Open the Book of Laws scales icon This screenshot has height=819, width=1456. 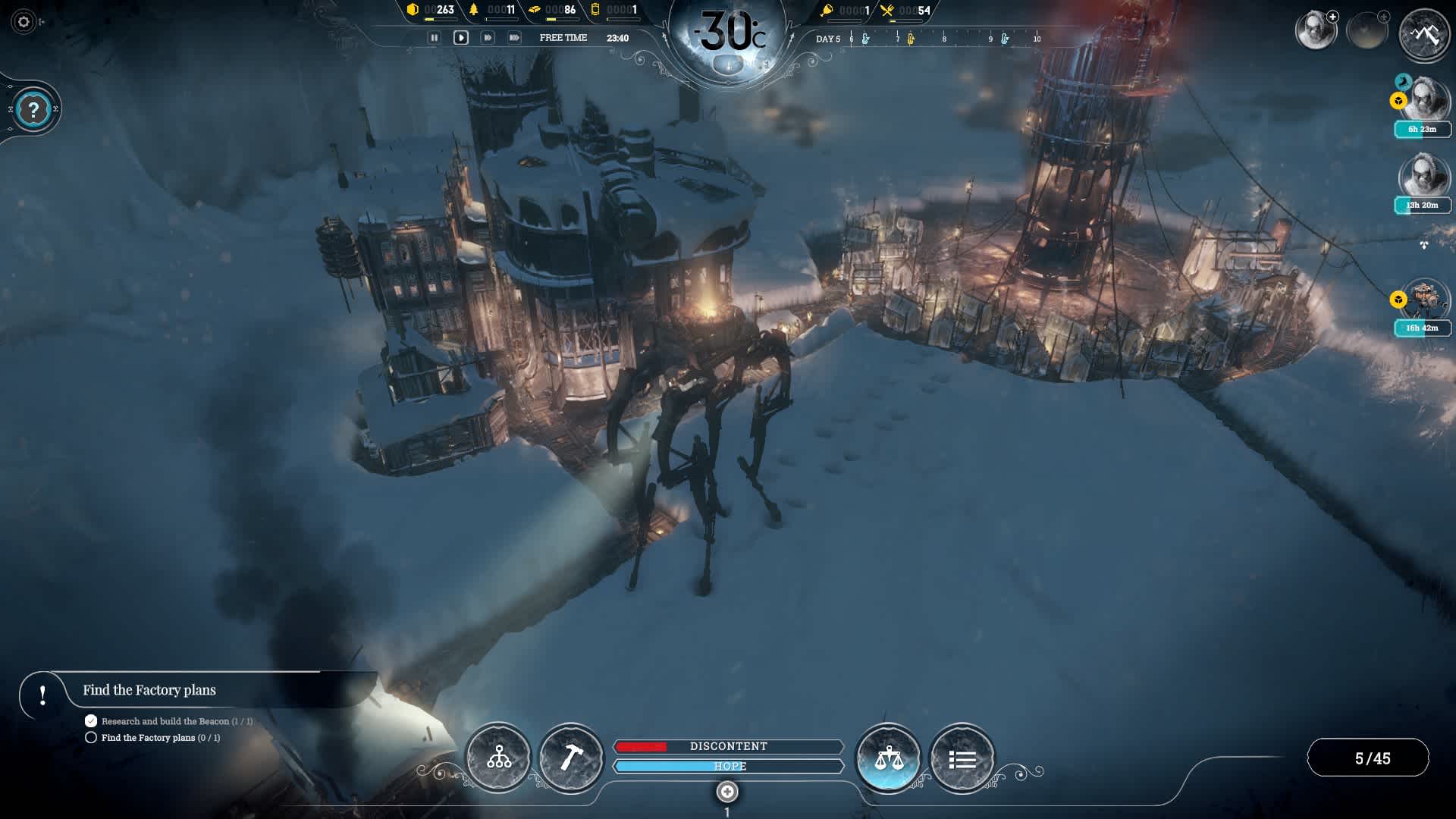point(888,757)
